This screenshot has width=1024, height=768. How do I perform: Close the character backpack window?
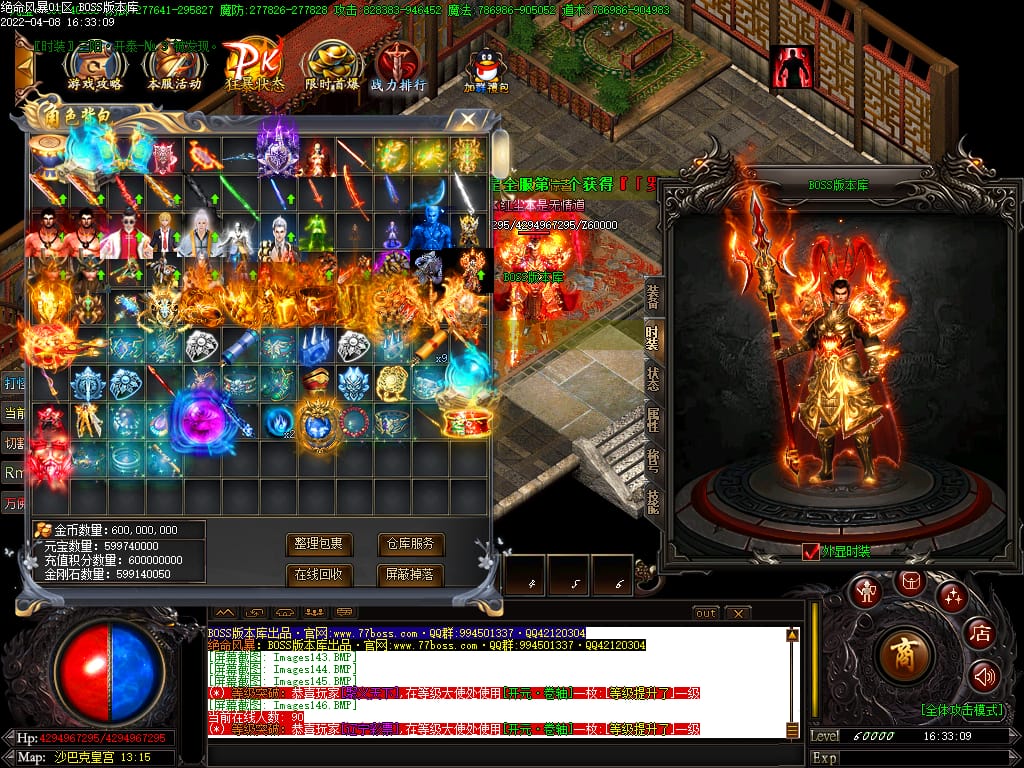pyautogui.click(x=467, y=119)
